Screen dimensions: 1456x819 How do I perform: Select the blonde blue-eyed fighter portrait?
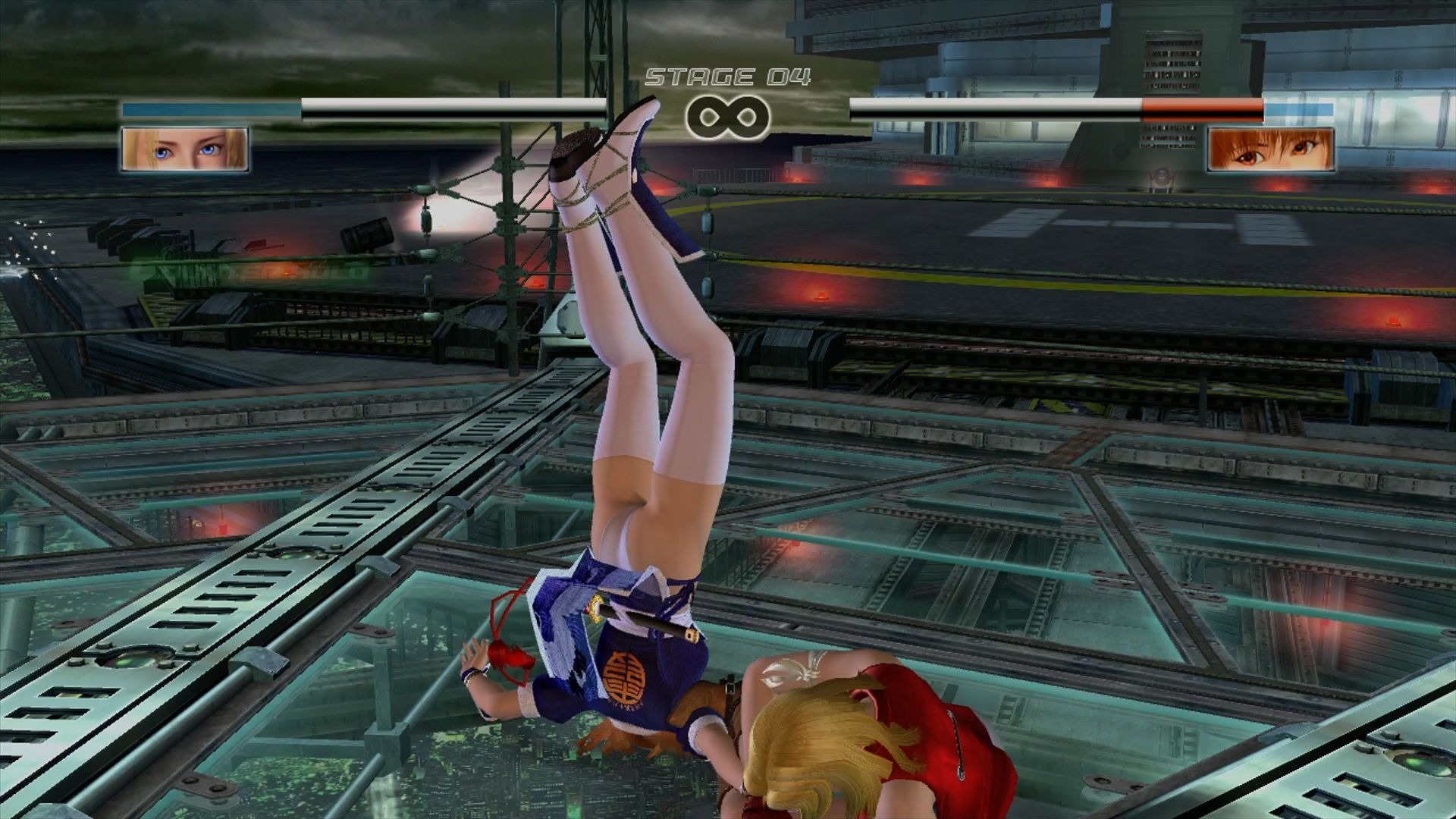pos(185,149)
